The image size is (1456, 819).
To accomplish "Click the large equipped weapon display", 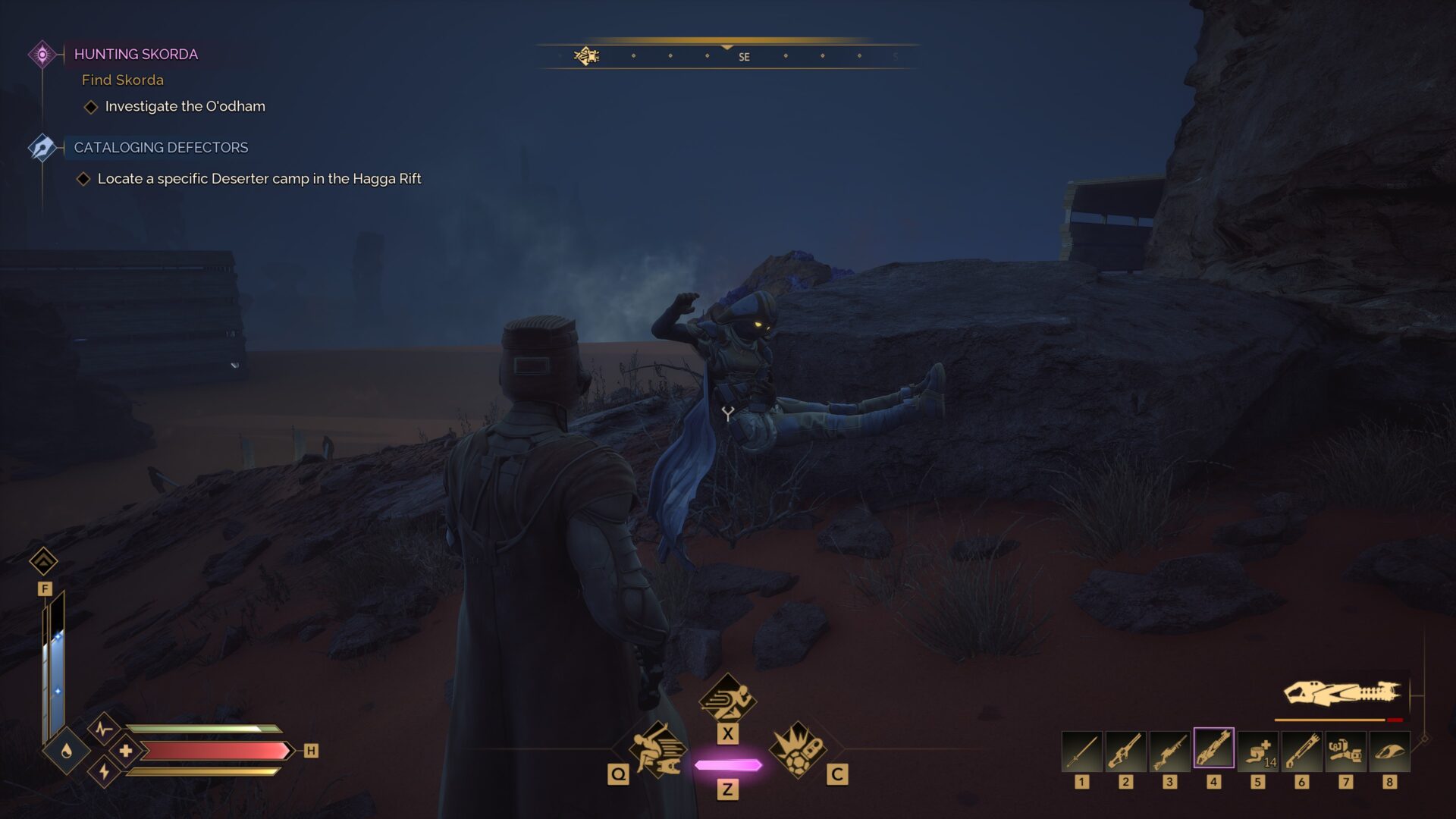I will coord(1341,693).
